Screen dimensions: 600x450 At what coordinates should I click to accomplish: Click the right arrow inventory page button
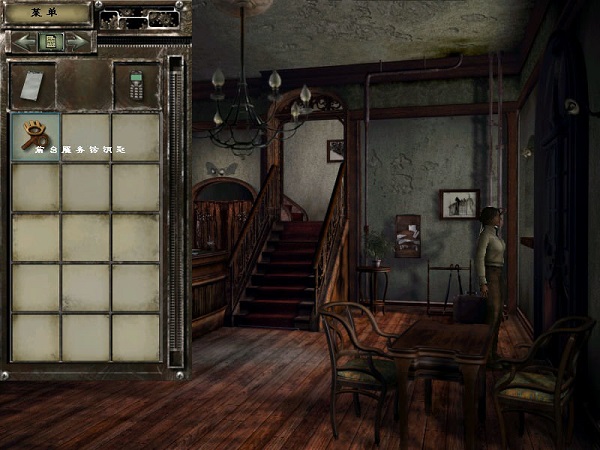point(79,42)
